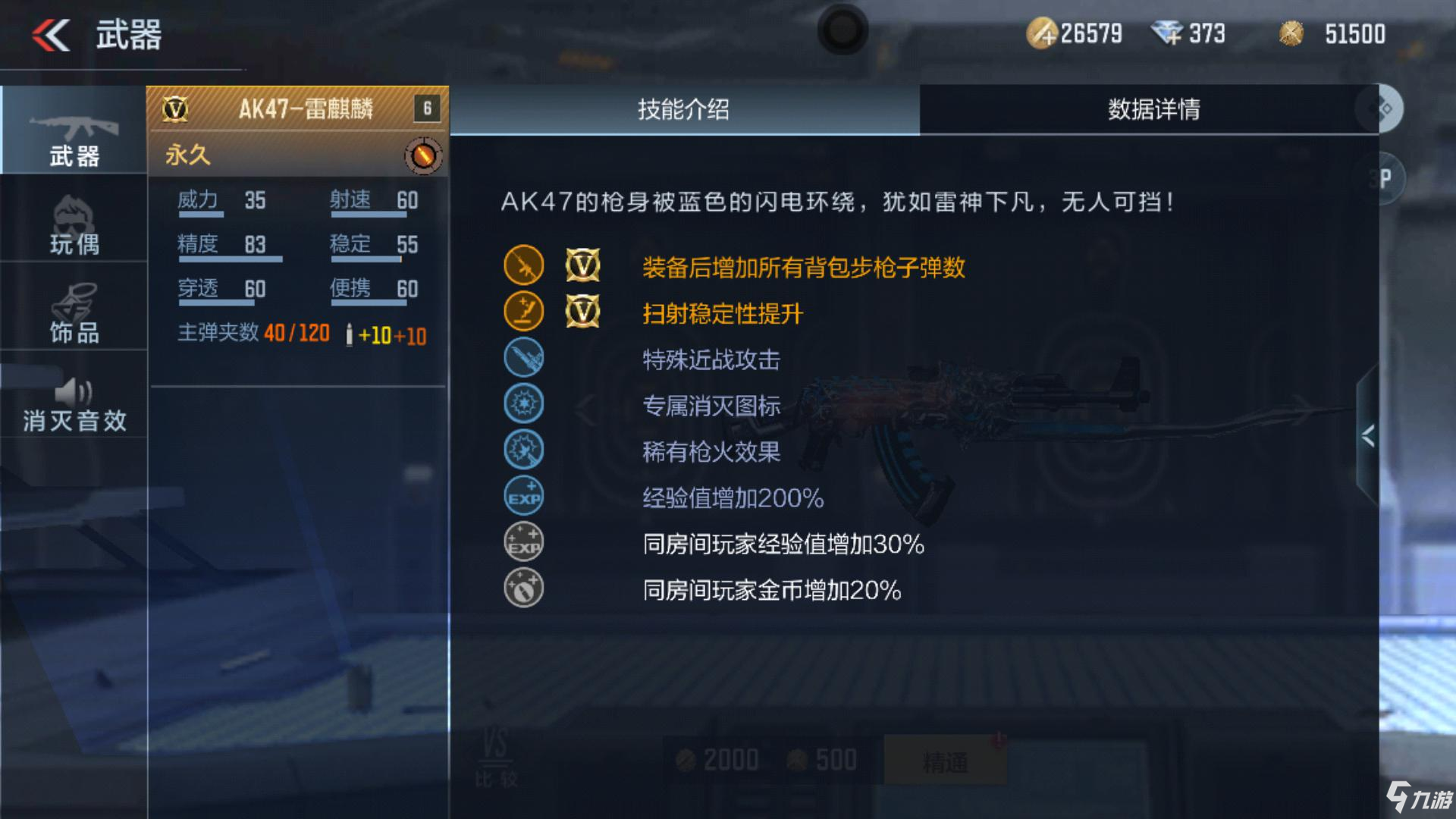Viewport: 1456px width, 819px height.
Task: Click the special melee attack skill icon
Action: [x=523, y=358]
